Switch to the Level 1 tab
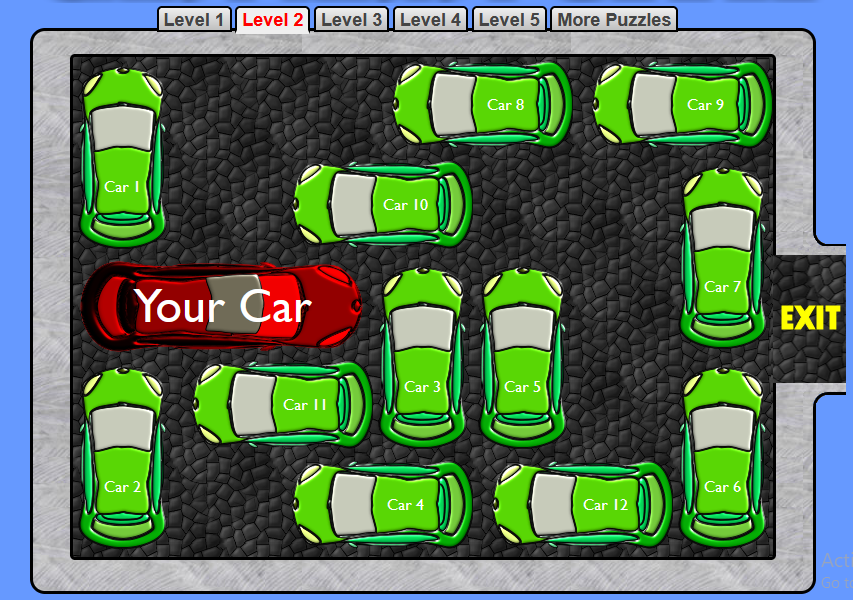Viewport: 853px width, 600px height. pyautogui.click(x=194, y=20)
